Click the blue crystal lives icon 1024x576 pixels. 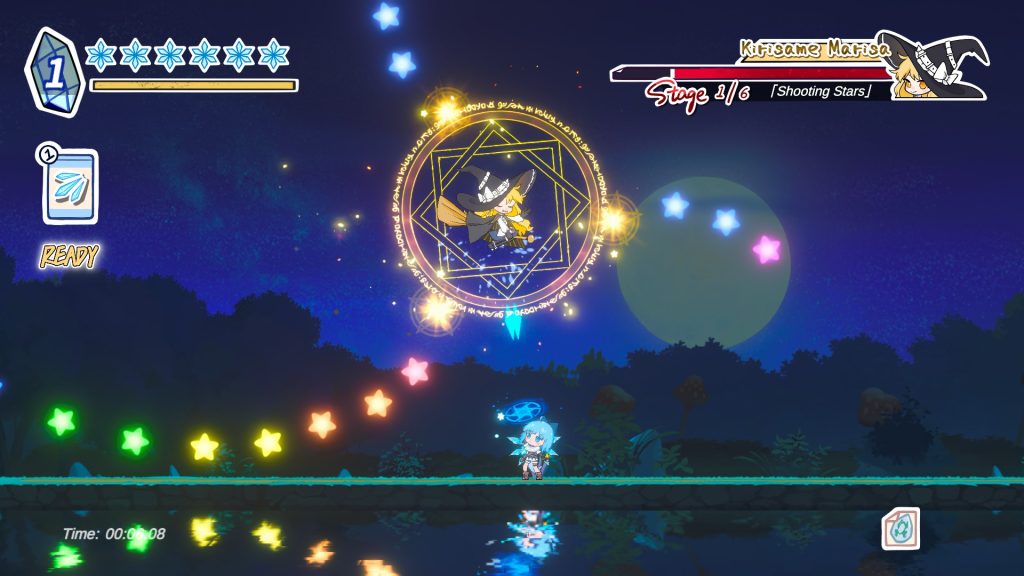pyautogui.click(x=54, y=71)
